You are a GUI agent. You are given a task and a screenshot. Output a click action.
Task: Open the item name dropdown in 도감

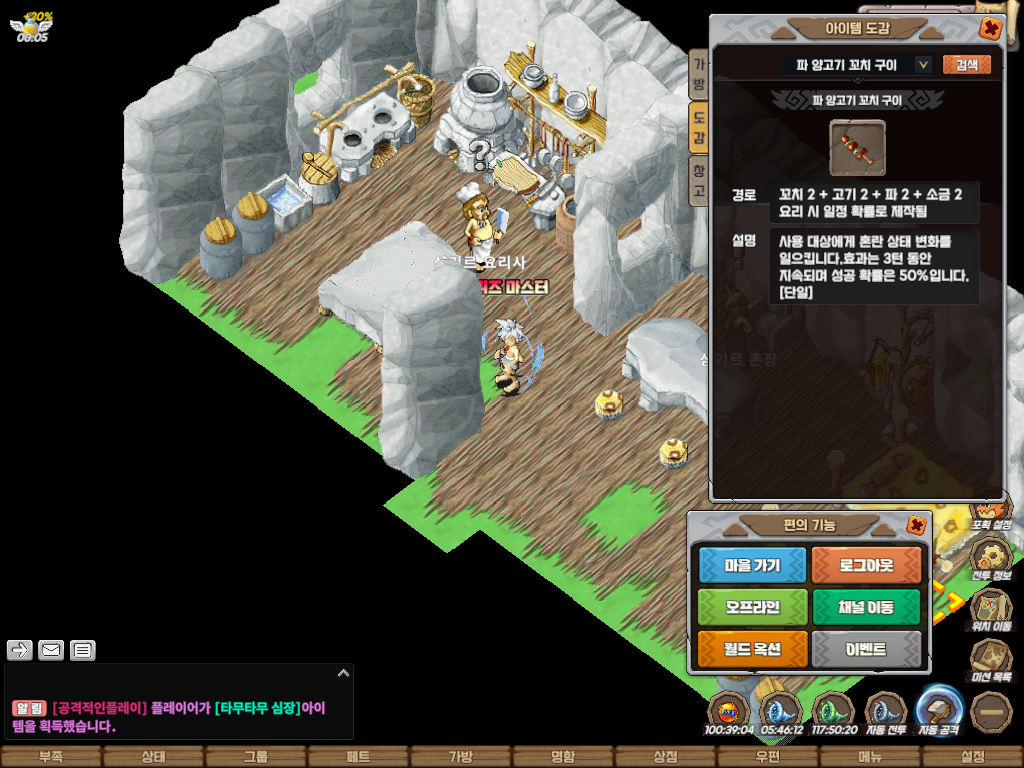click(x=923, y=65)
